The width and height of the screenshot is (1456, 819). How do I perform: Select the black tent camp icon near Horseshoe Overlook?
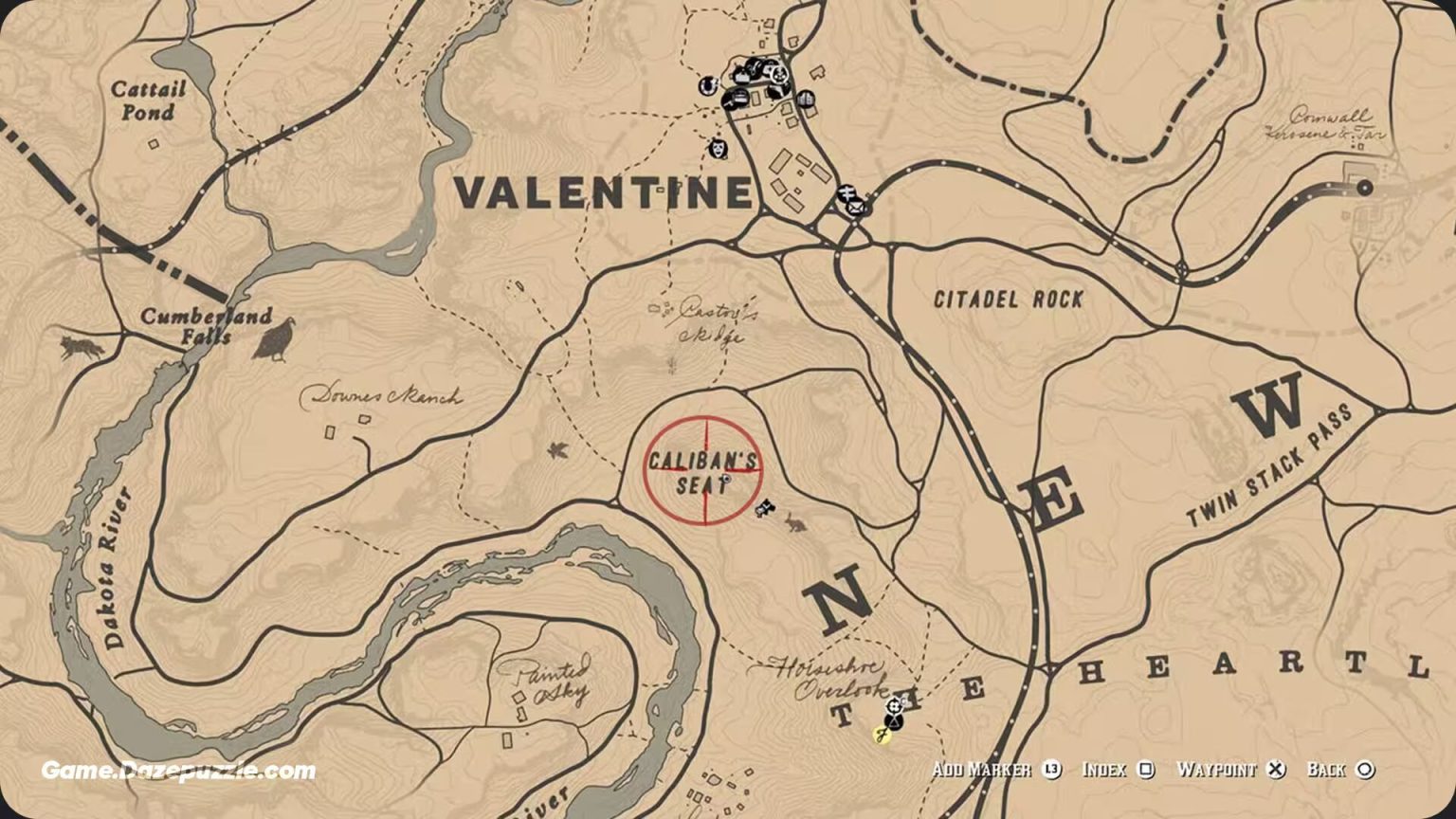point(894,719)
